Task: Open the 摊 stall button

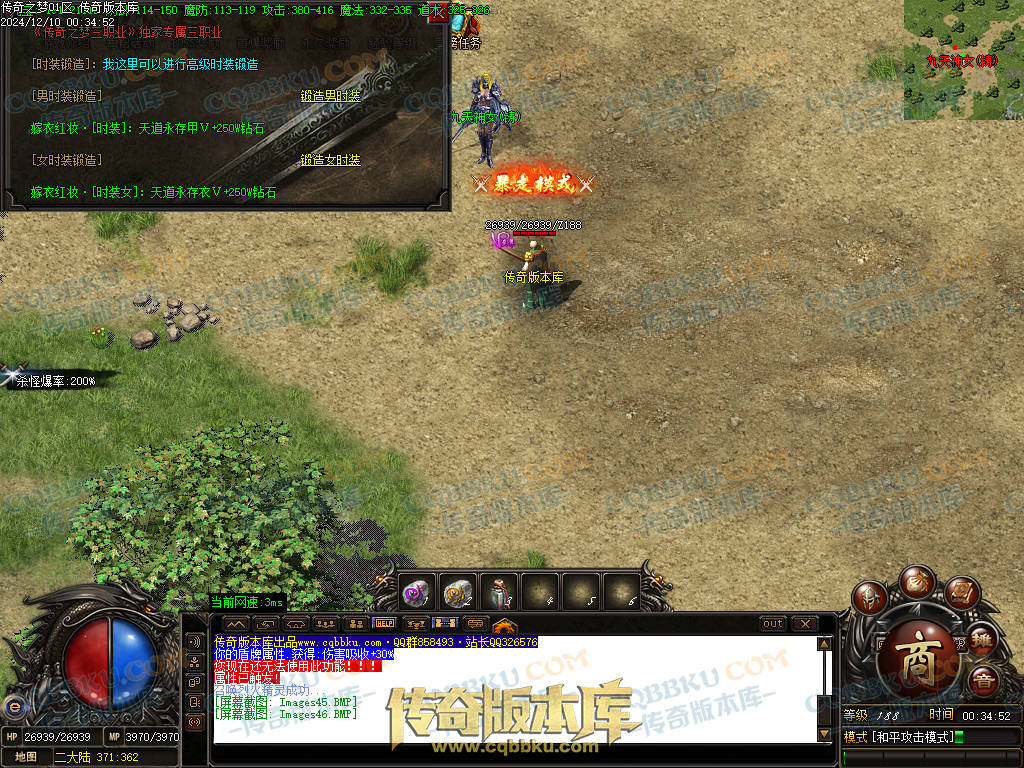Action: (982, 638)
